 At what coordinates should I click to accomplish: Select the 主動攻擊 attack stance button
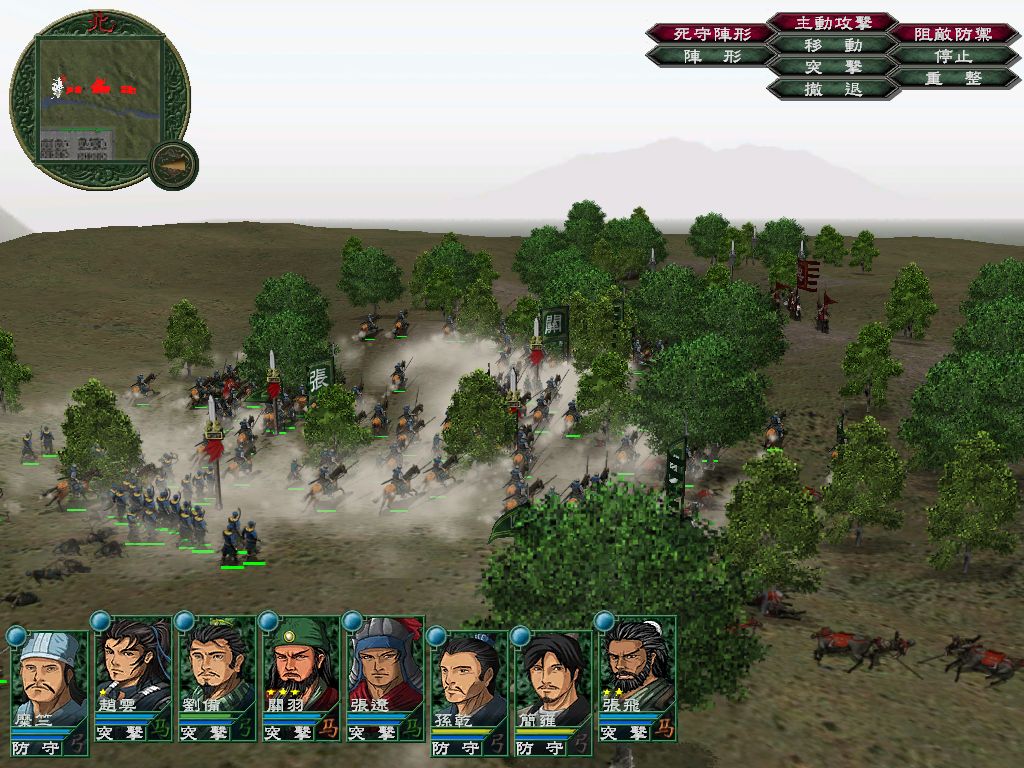click(833, 22)
